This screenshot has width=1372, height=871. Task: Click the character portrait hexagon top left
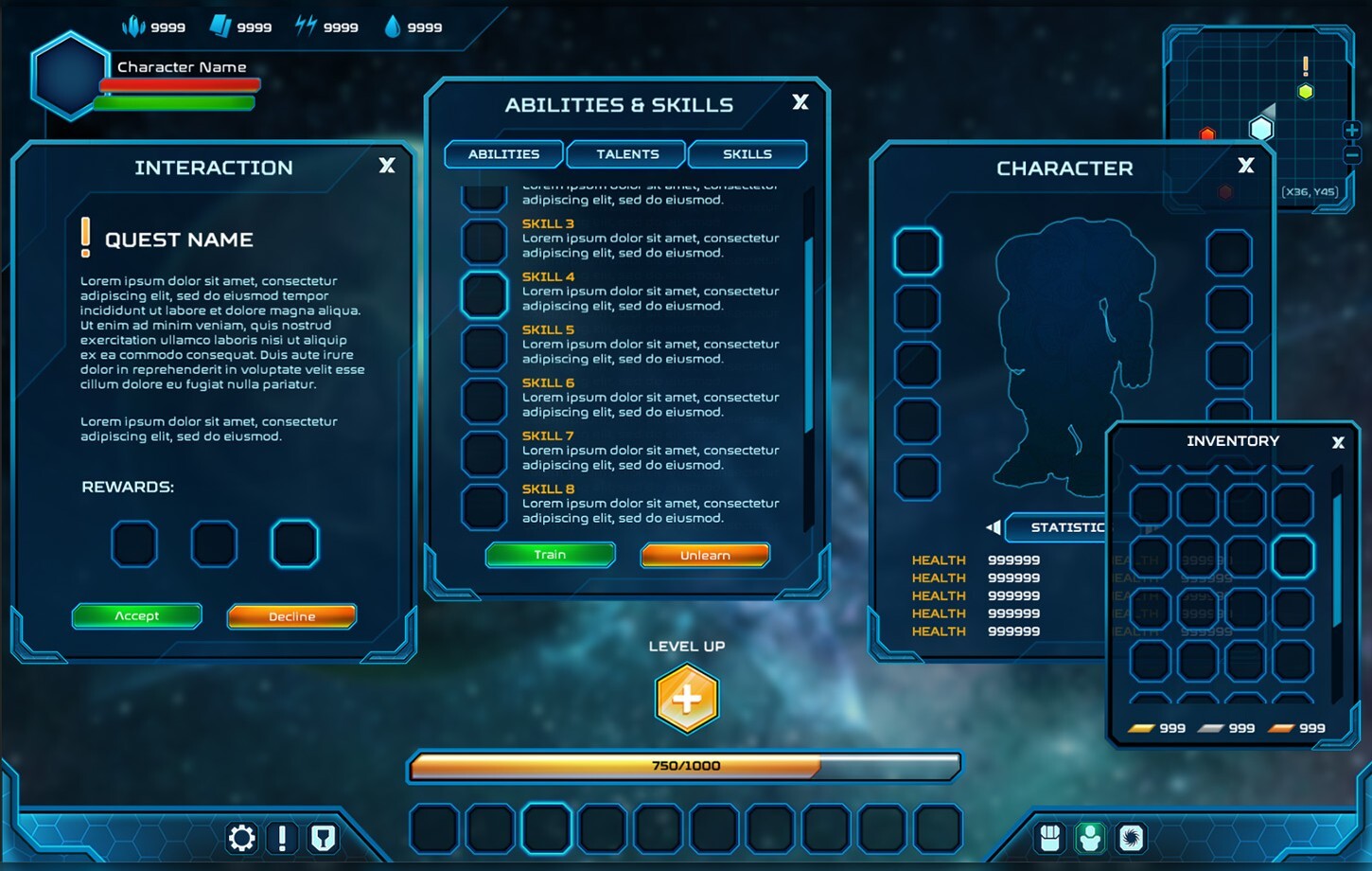pyautogui.click(x=68, y=78)
